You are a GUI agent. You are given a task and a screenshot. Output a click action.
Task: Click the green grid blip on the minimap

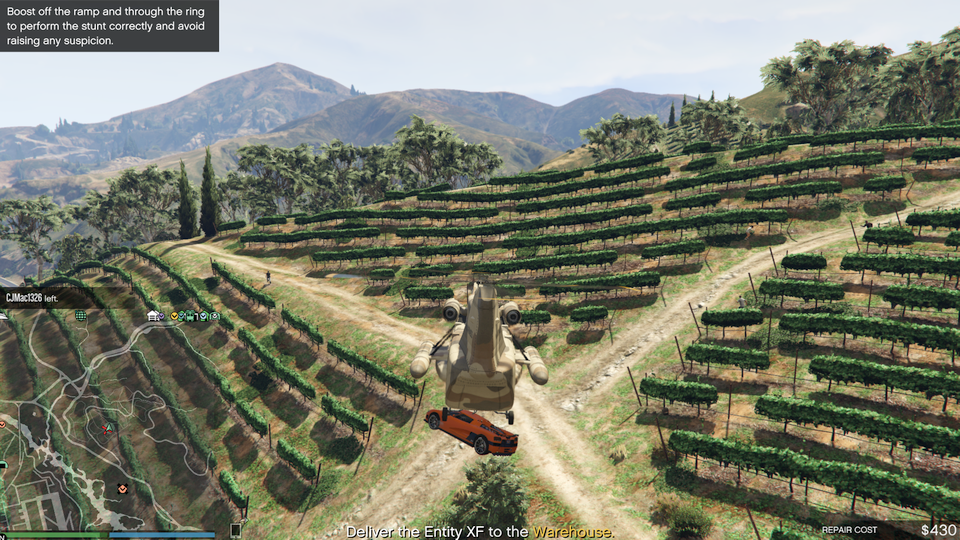pyautogui.click(x=81, y=316)
